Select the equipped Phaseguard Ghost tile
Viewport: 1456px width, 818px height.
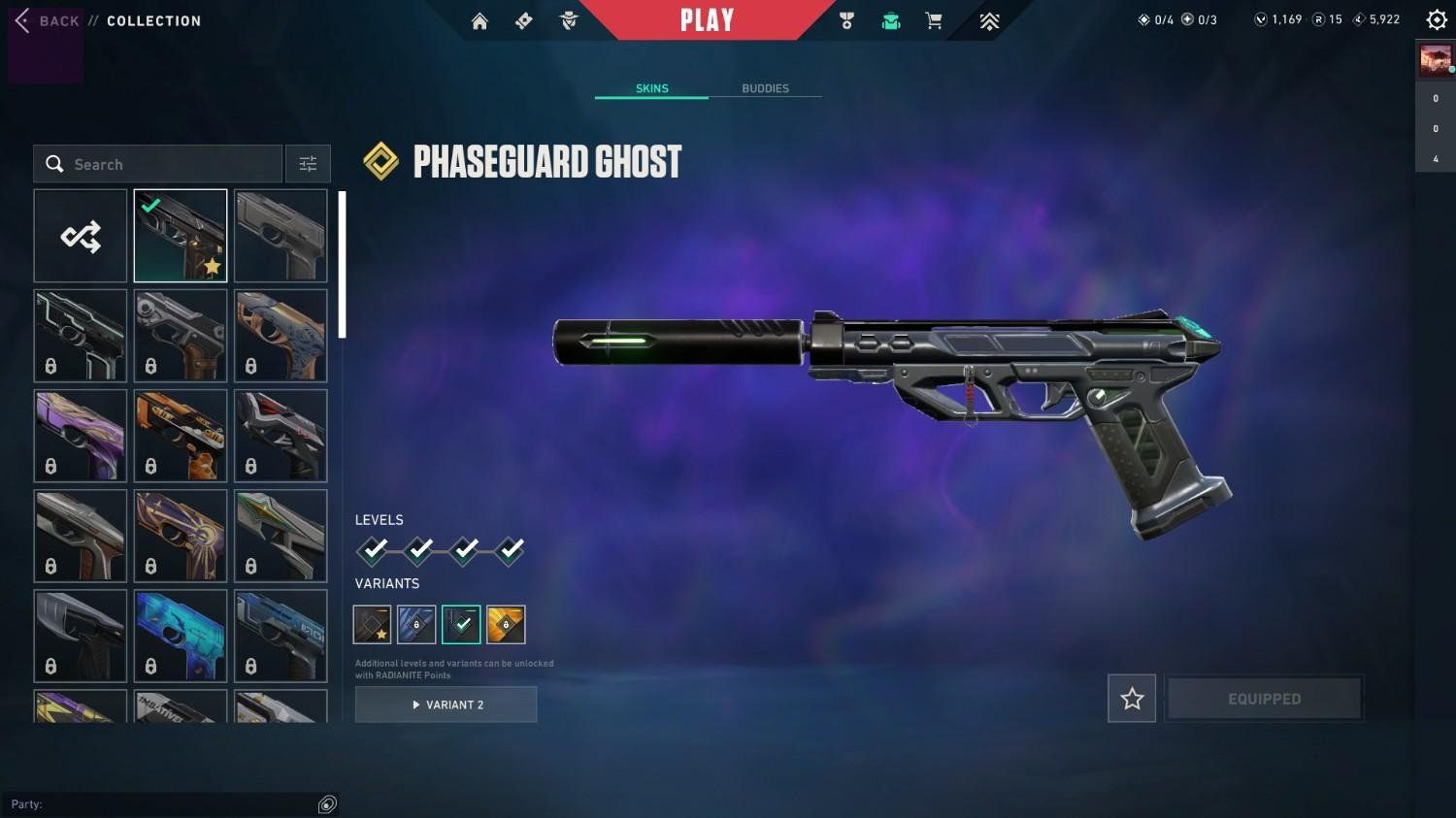point(181,236)
